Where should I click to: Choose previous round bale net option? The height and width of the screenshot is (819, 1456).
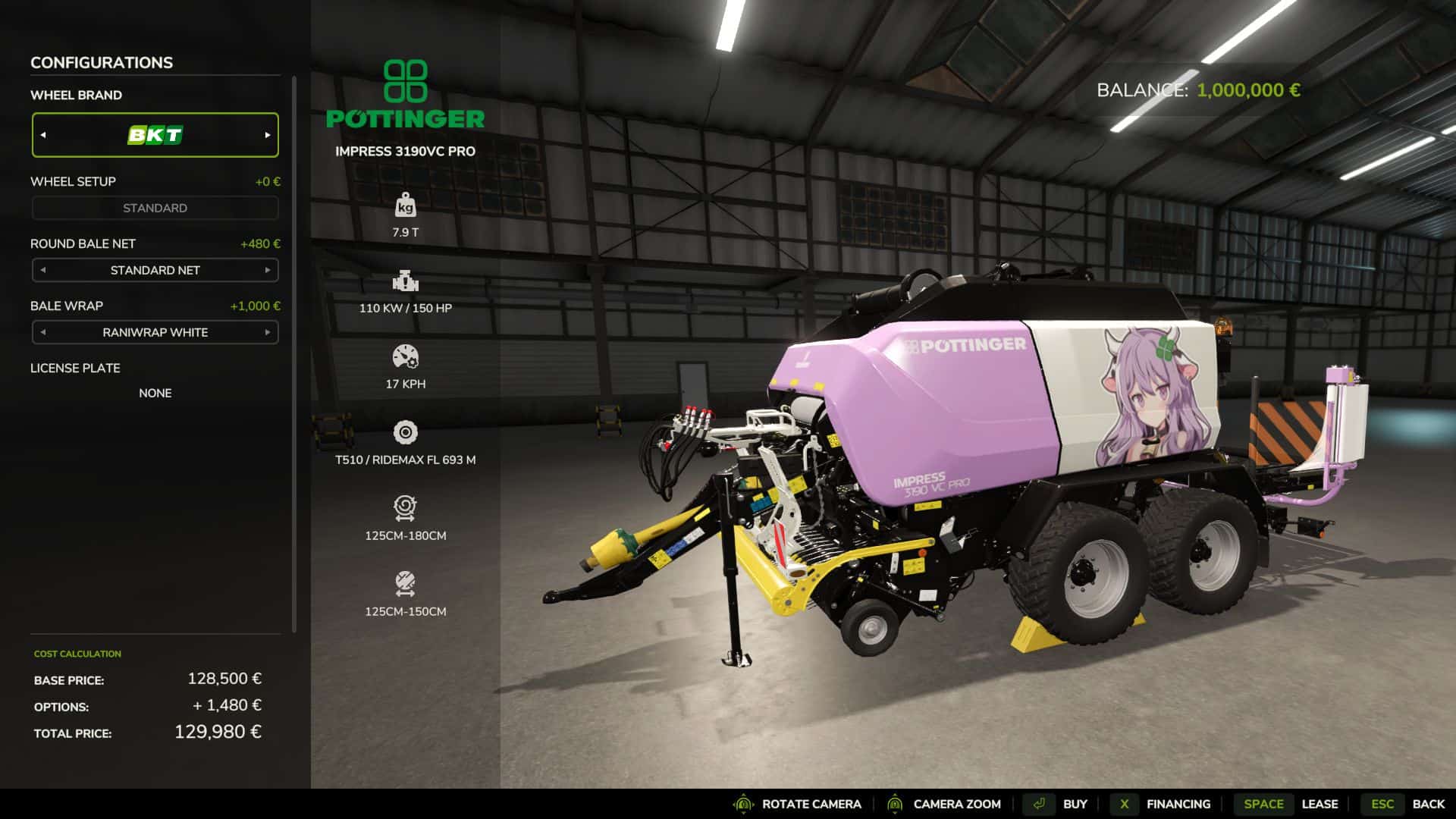pyautogui.click(x=43, y=270)
